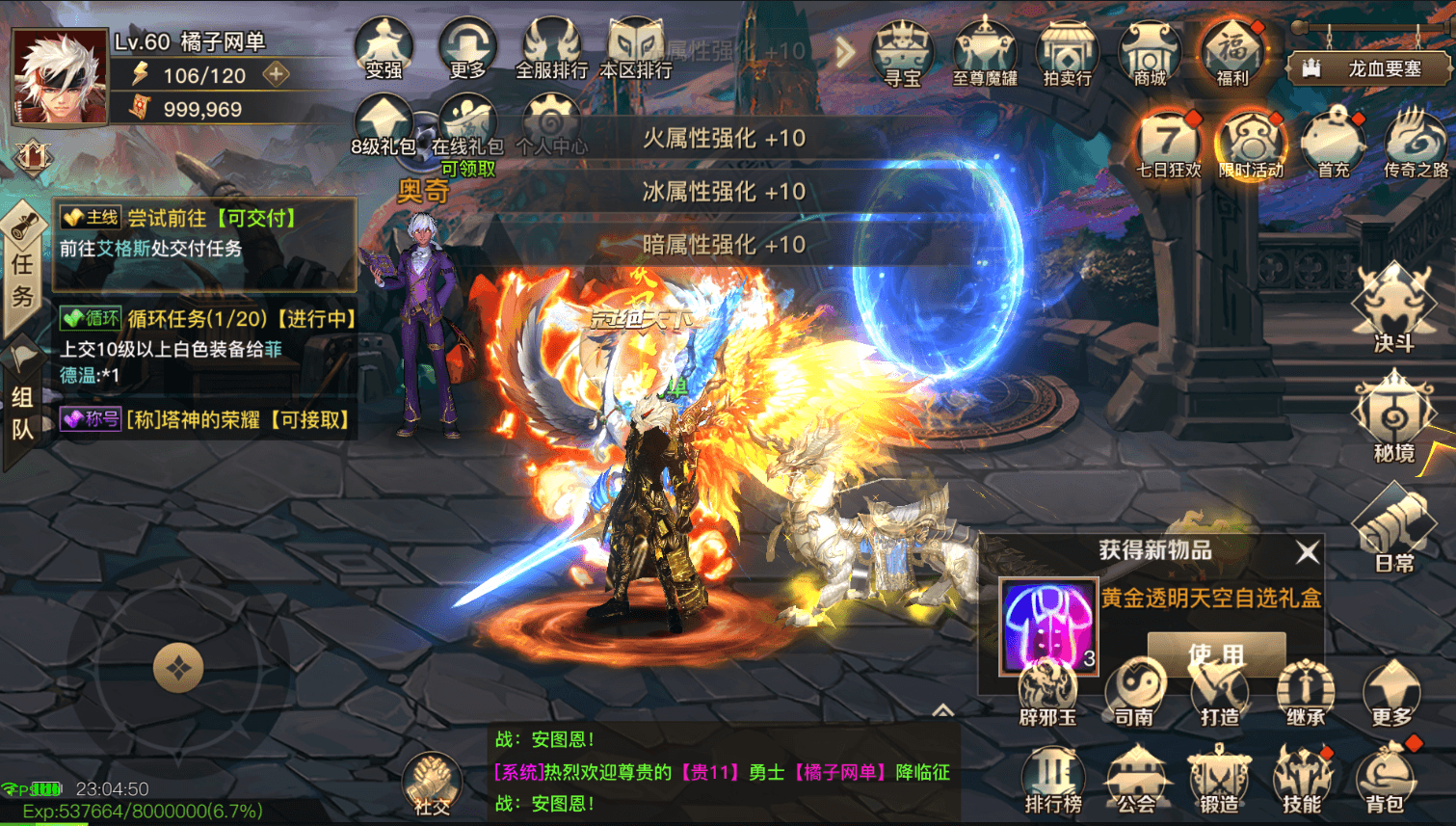Select the 主线 main quest tracker entry
This screenshot has width=1456, height=826.
(204, 233)
